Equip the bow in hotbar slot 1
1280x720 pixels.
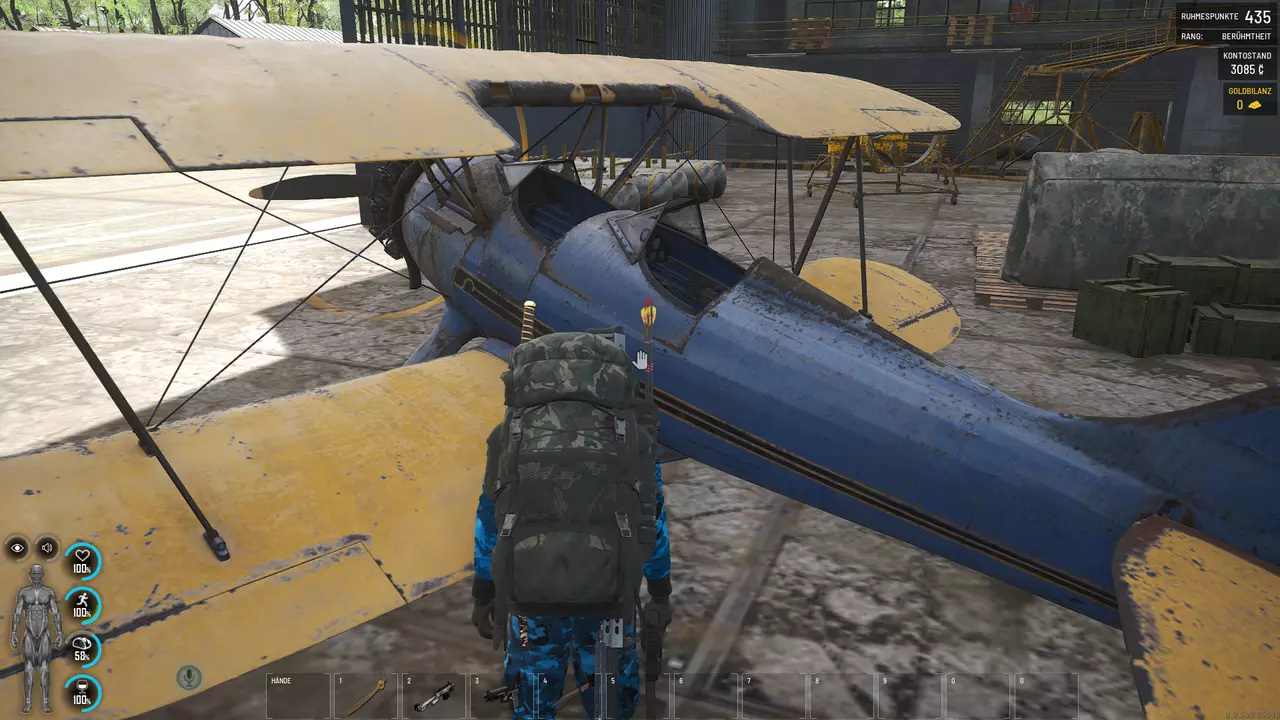(365, 695)
